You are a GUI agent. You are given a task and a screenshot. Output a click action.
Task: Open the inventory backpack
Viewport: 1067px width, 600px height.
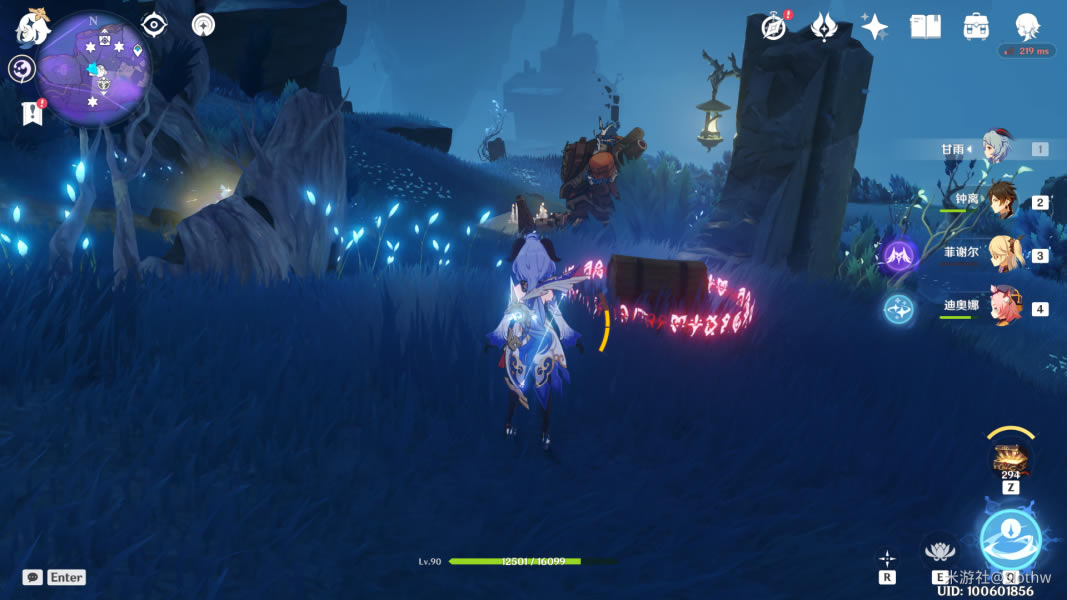pos(976,27)
